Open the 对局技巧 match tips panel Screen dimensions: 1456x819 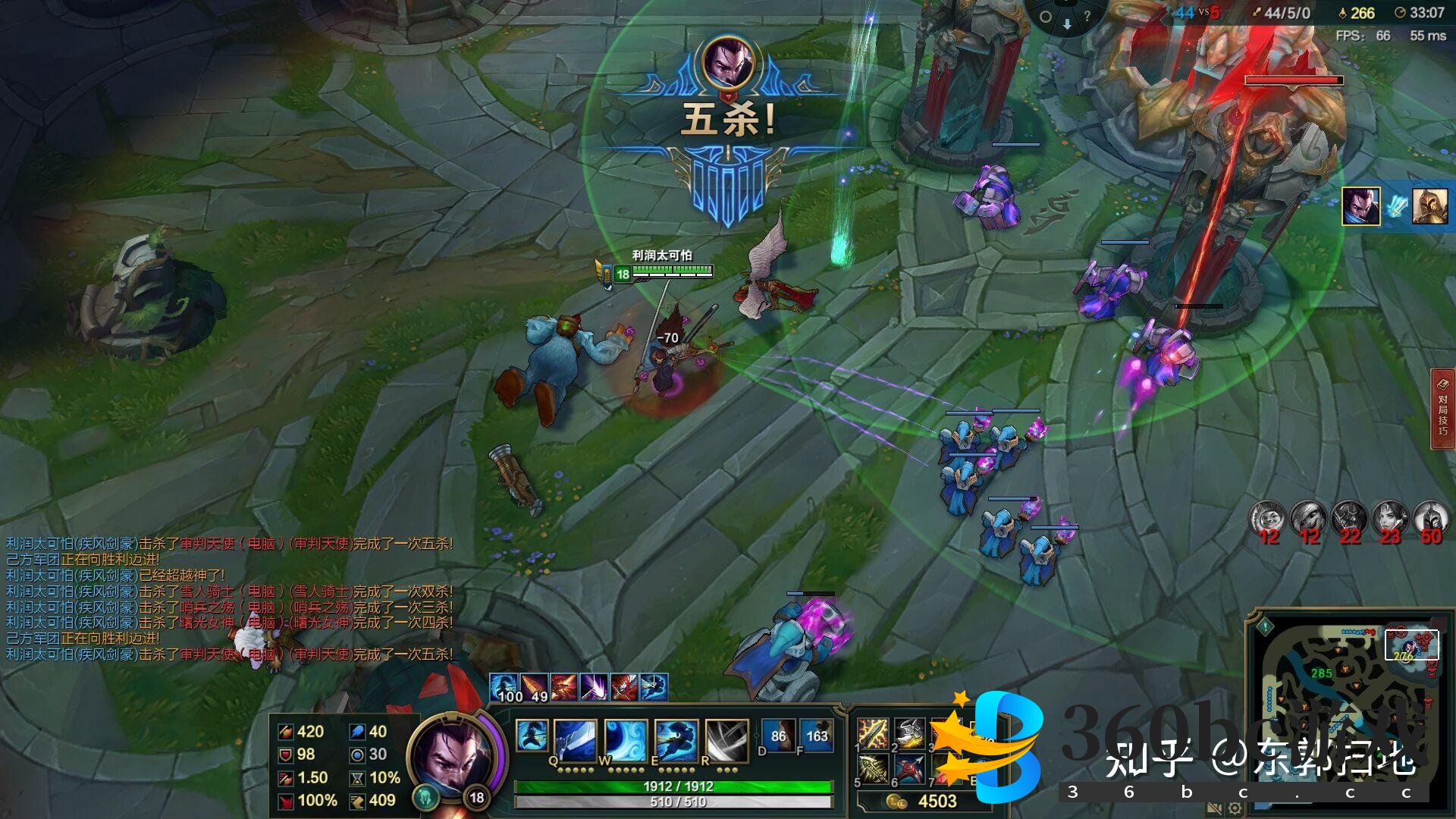click(x=1442, y=409)
